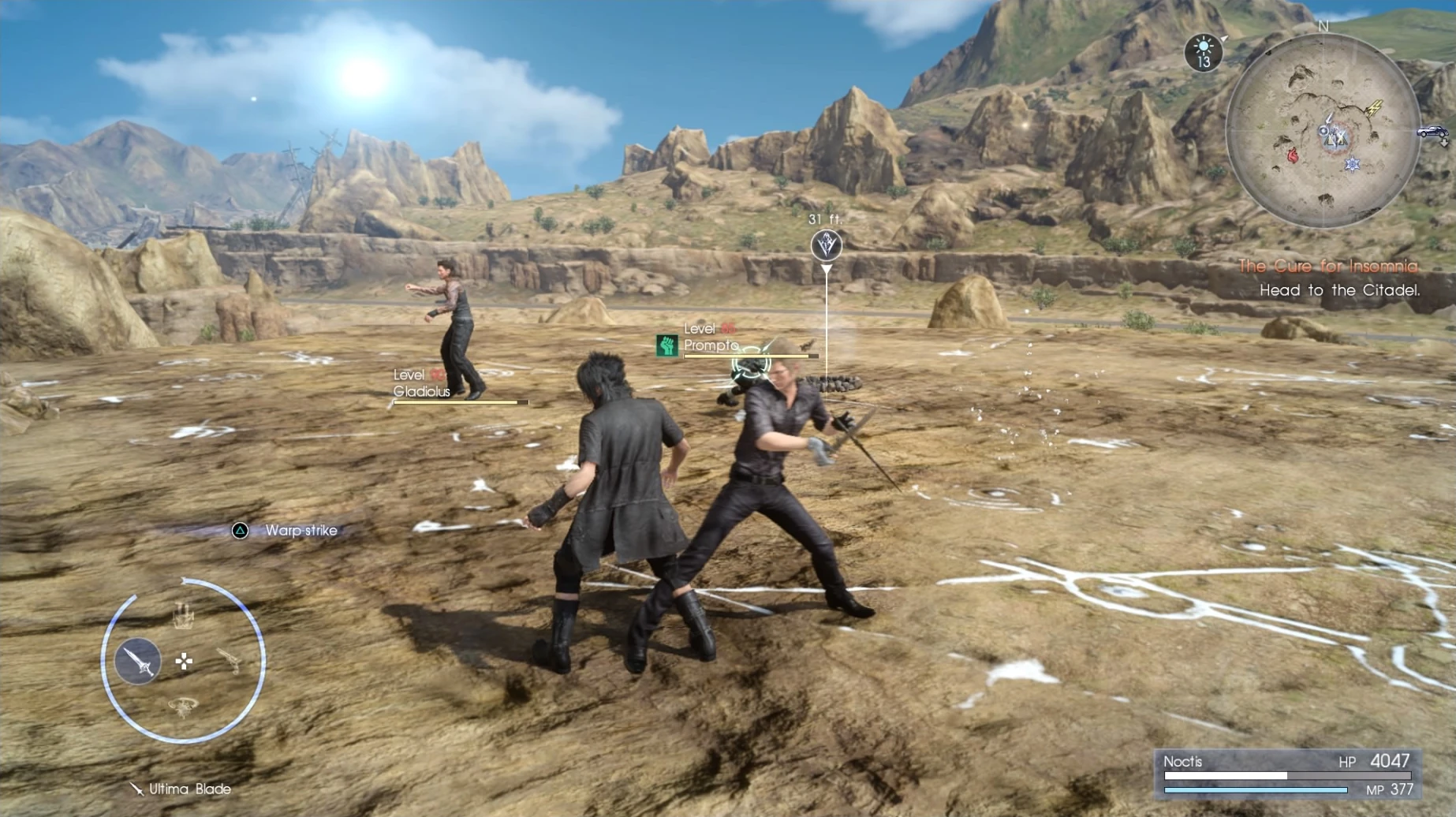Select the firearm icon on the weapon wheel
Image resolution: width=1456 pixels, height=817 pixels.
point(229,661)
